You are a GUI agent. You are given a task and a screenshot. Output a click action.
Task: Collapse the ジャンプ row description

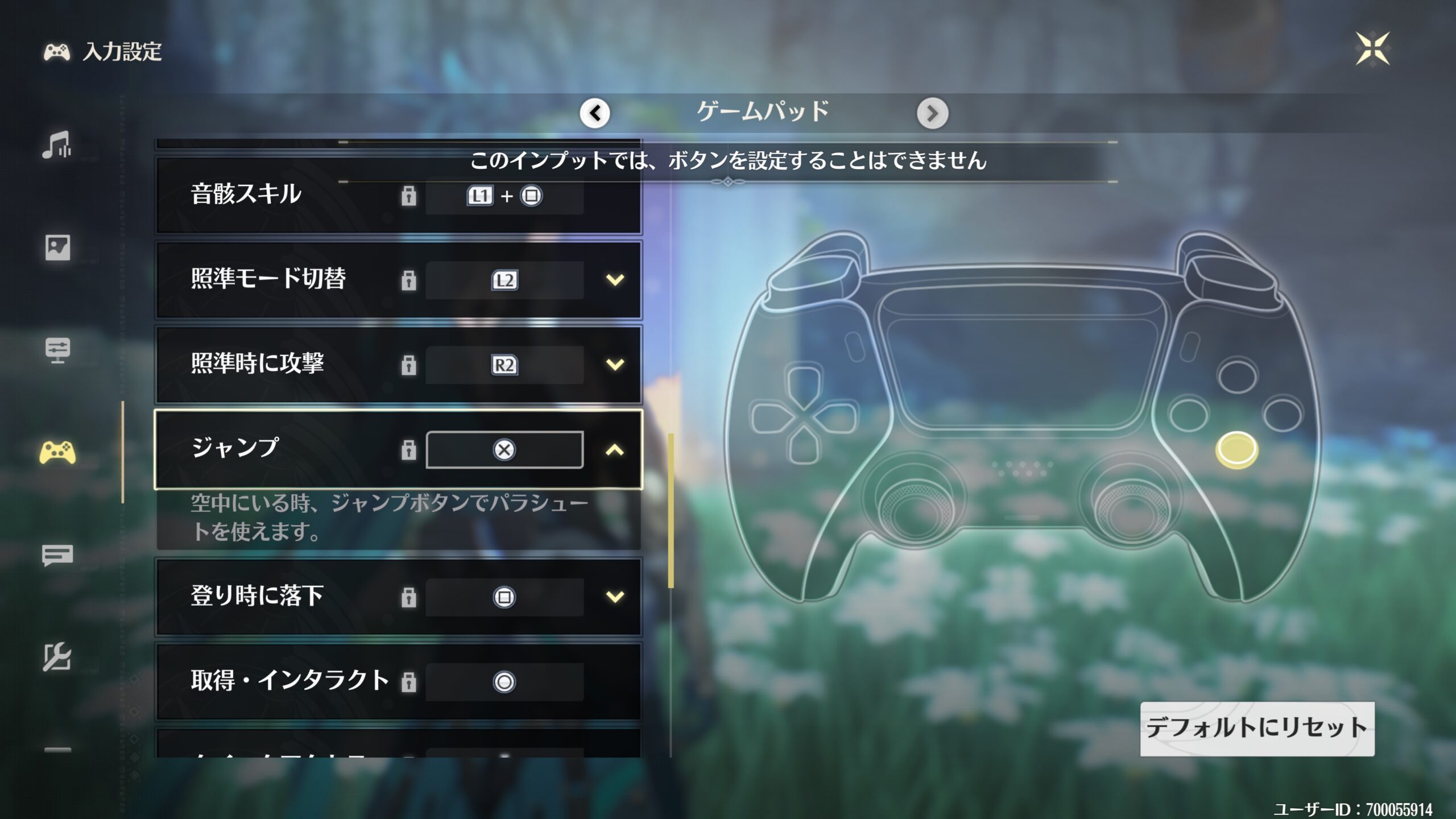pyautogui.click(x=615, y=450)
